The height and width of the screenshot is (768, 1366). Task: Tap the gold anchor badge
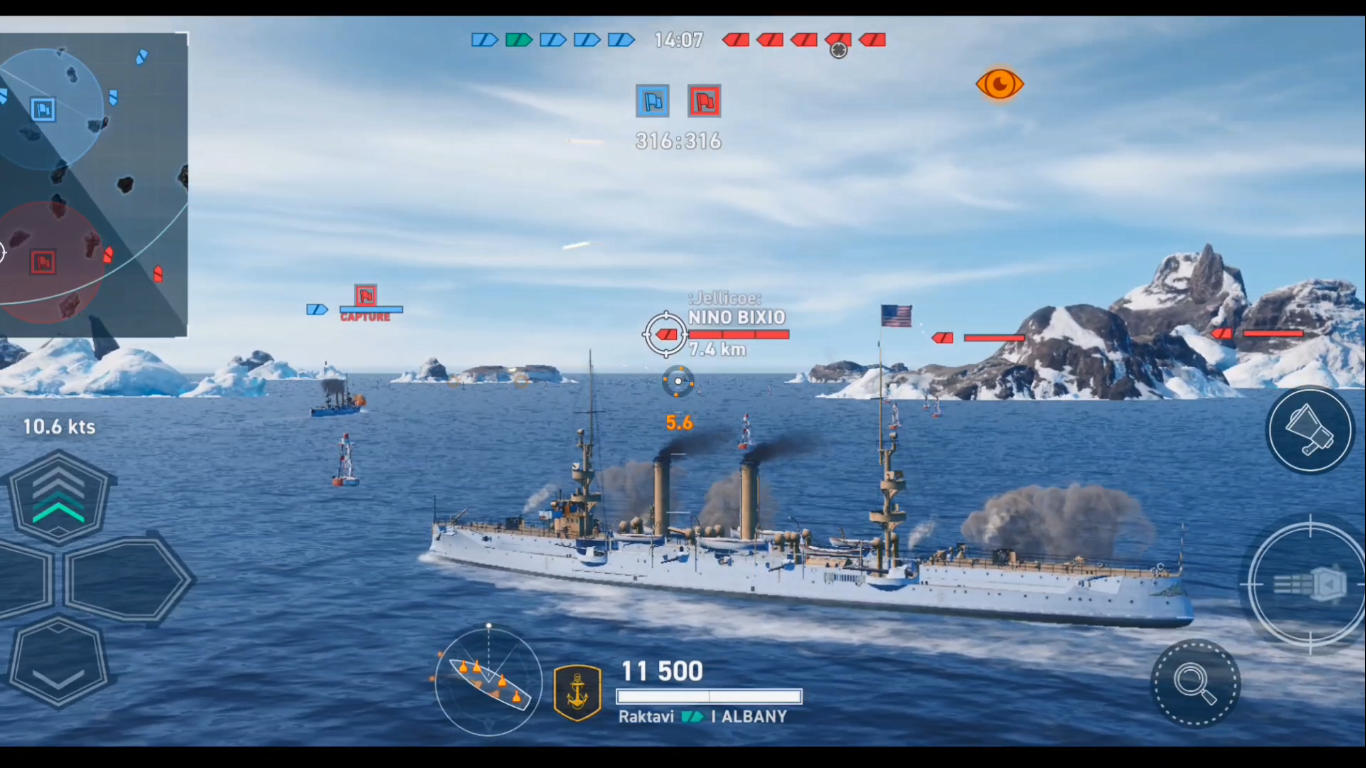coord(578,692)
